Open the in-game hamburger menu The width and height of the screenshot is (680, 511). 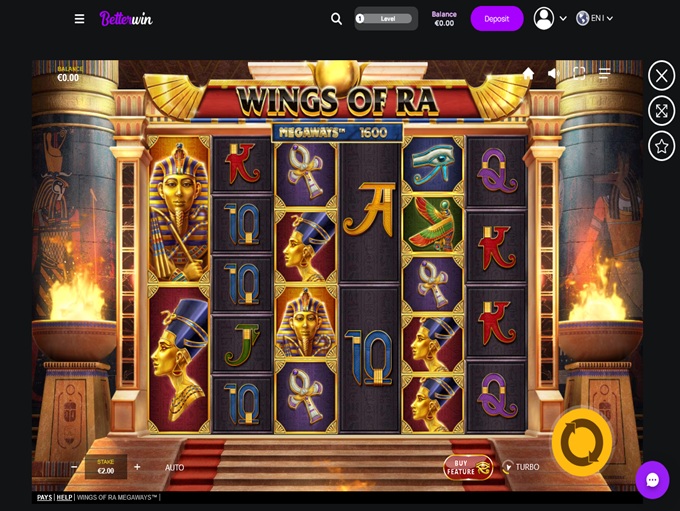tap(605, 73)
